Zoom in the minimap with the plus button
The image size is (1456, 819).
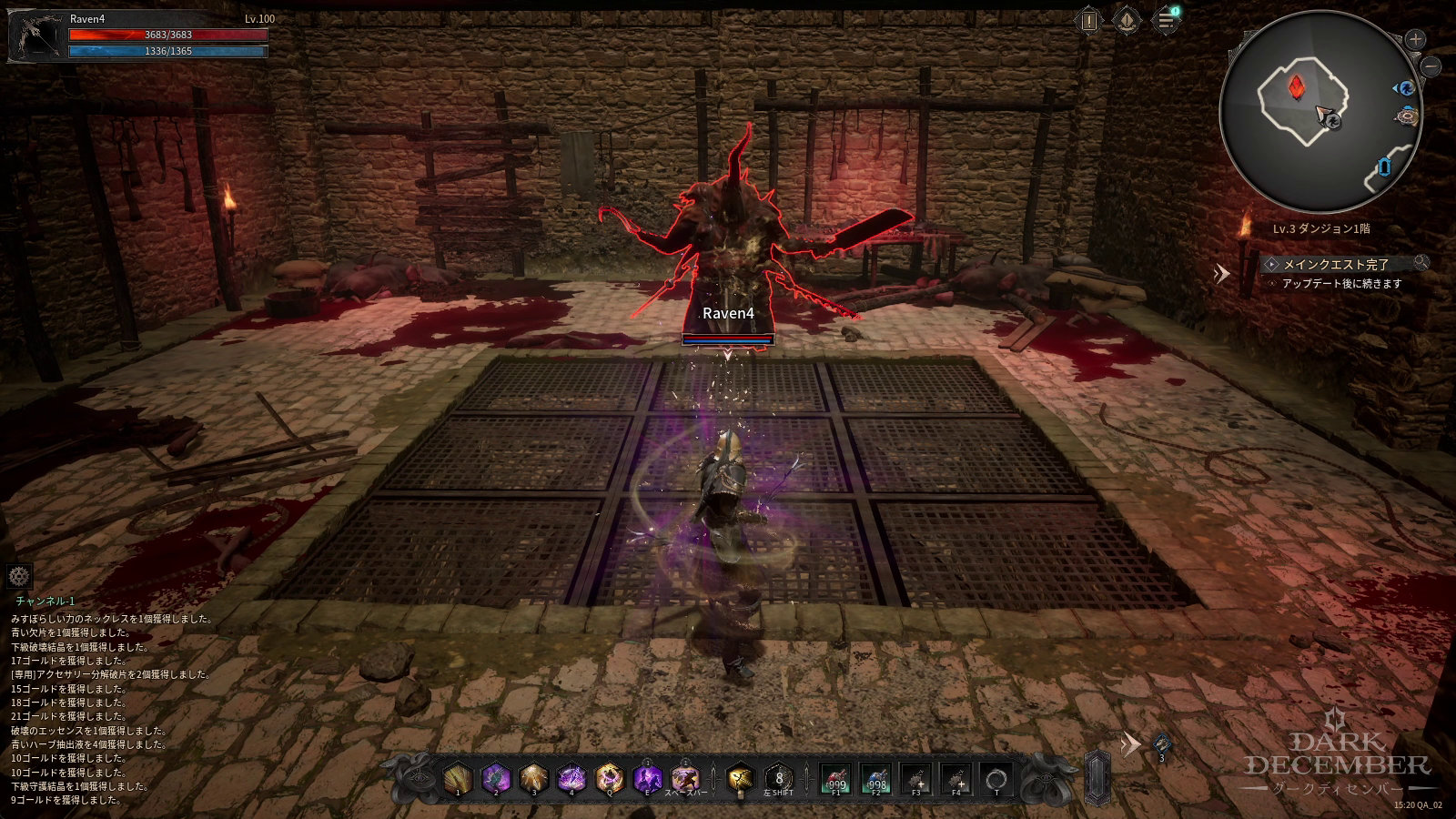click(x=1415, y=39)
